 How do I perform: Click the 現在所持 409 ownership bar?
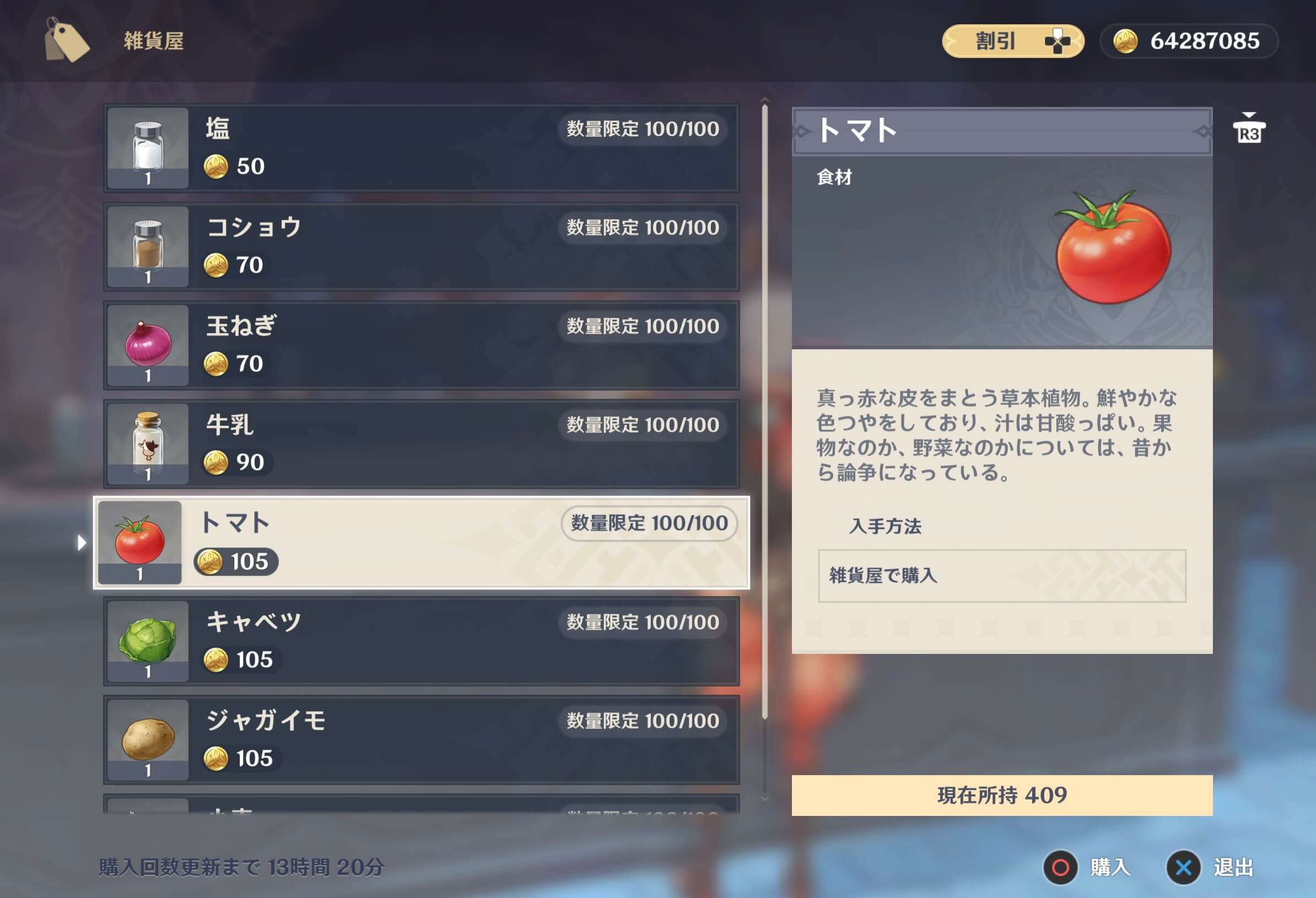1002,796
